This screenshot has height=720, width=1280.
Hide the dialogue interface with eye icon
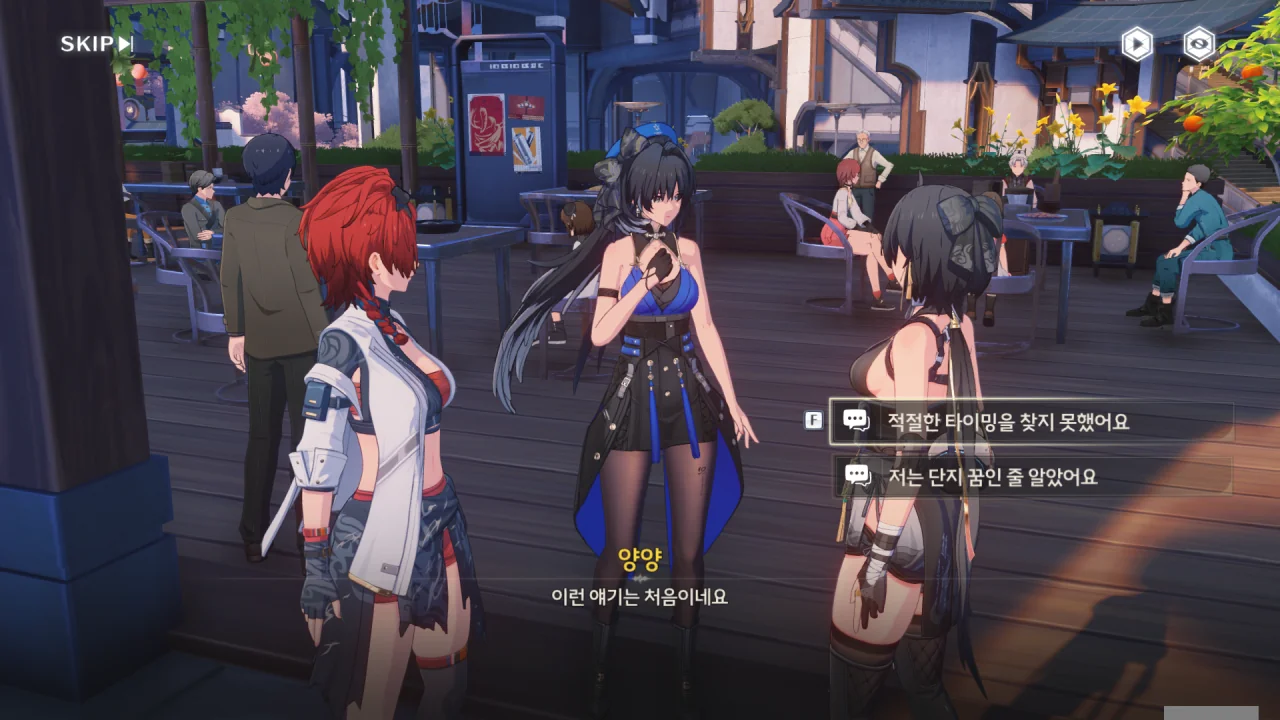tap(1199, 44)
